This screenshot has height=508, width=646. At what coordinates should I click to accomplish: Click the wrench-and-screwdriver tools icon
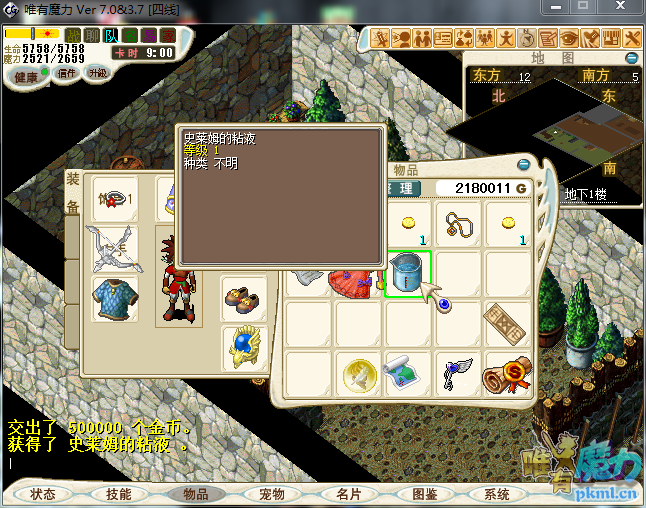pos(632,38)
